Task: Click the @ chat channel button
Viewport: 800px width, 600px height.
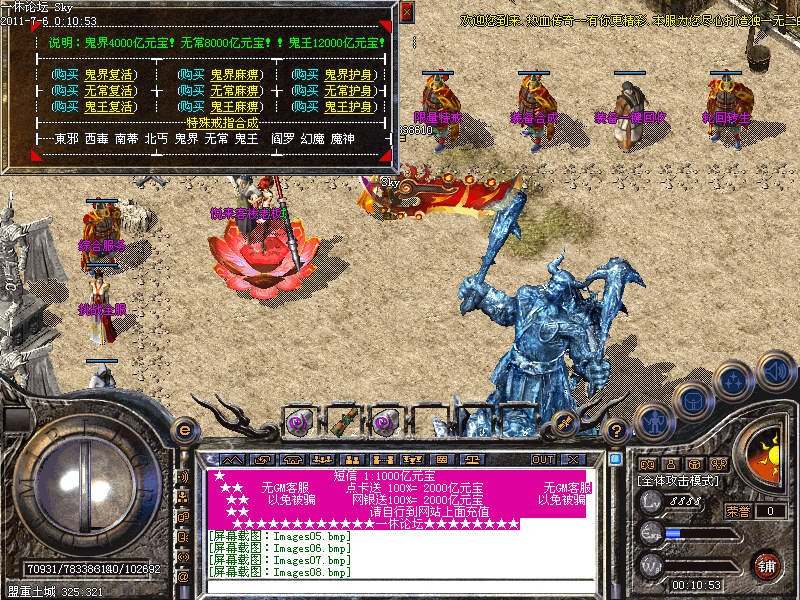Action: coord(183,577)
